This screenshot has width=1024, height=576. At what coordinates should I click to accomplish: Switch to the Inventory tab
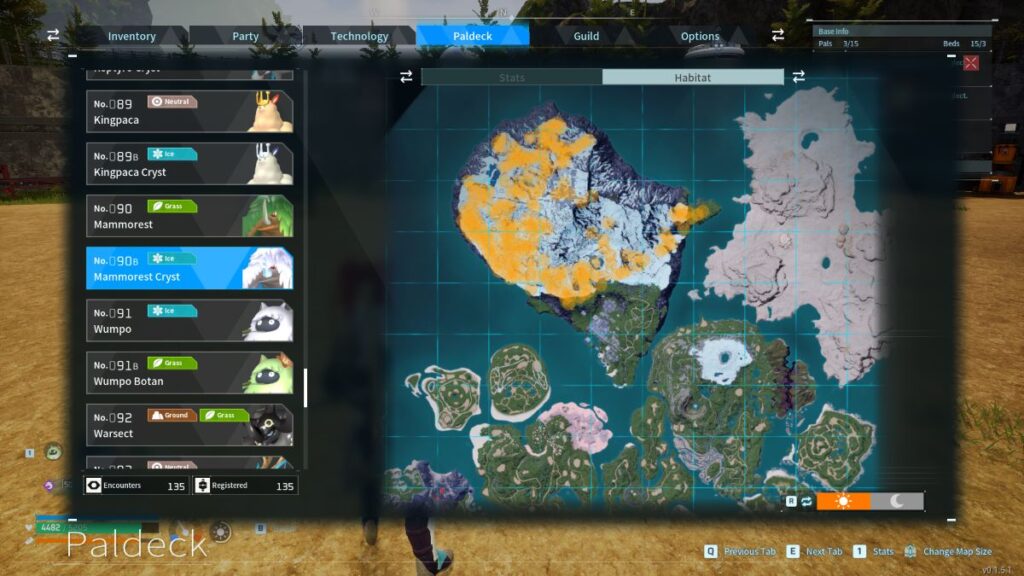(132, 36)
